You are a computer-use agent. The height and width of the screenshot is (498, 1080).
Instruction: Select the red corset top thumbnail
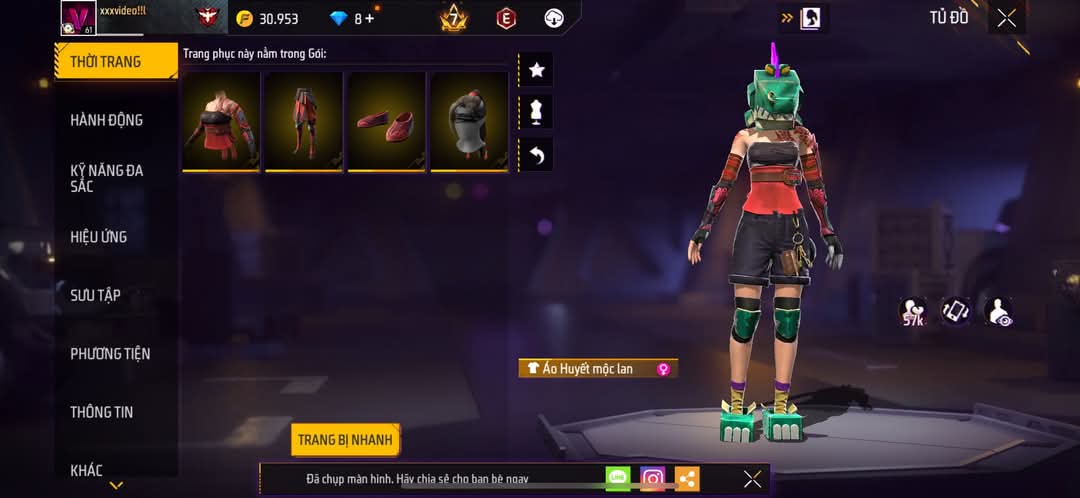pyautogui.click(x=220, y=121)
